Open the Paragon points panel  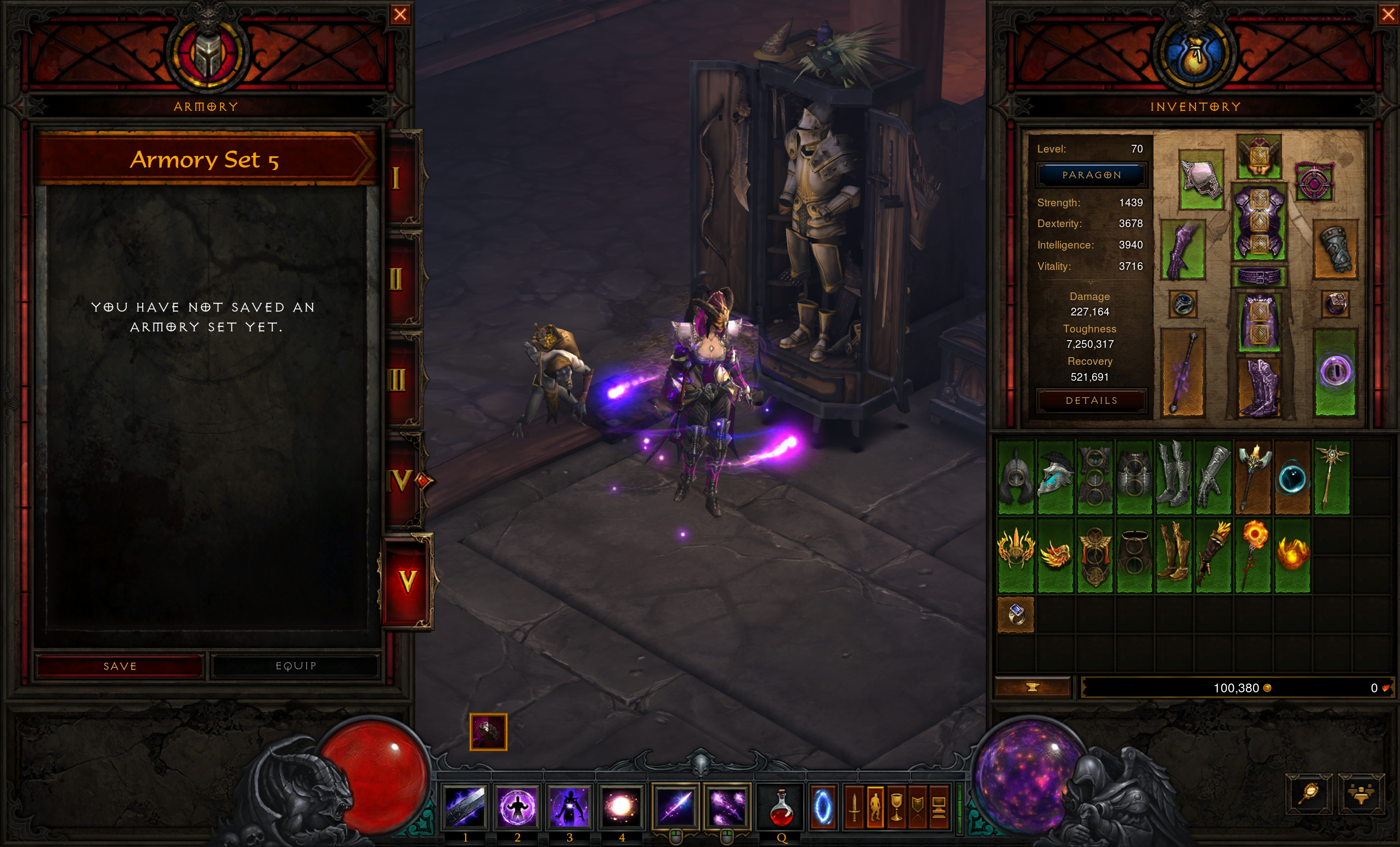coord(1092,175)
